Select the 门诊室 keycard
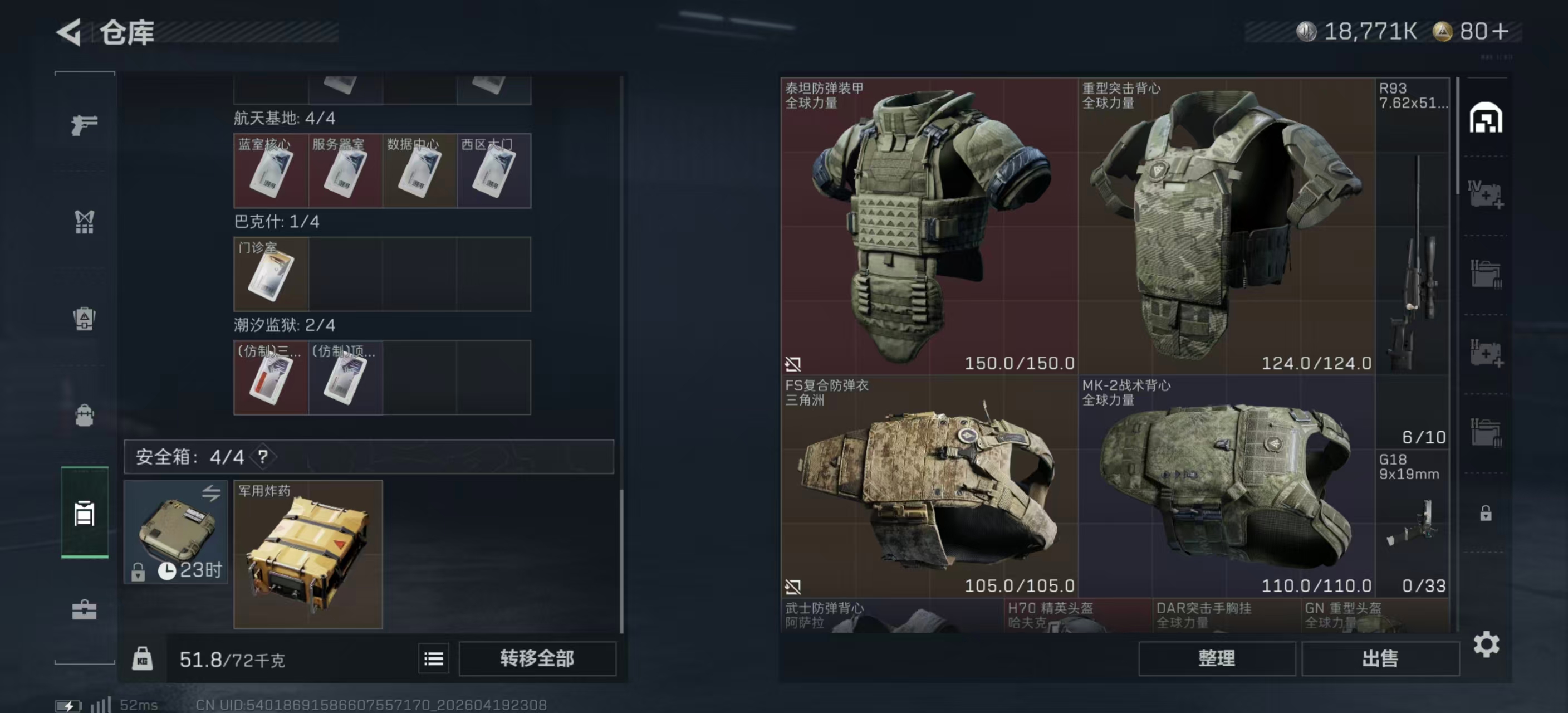Viewport: 1568px width, 713px height. coord(271,275)
